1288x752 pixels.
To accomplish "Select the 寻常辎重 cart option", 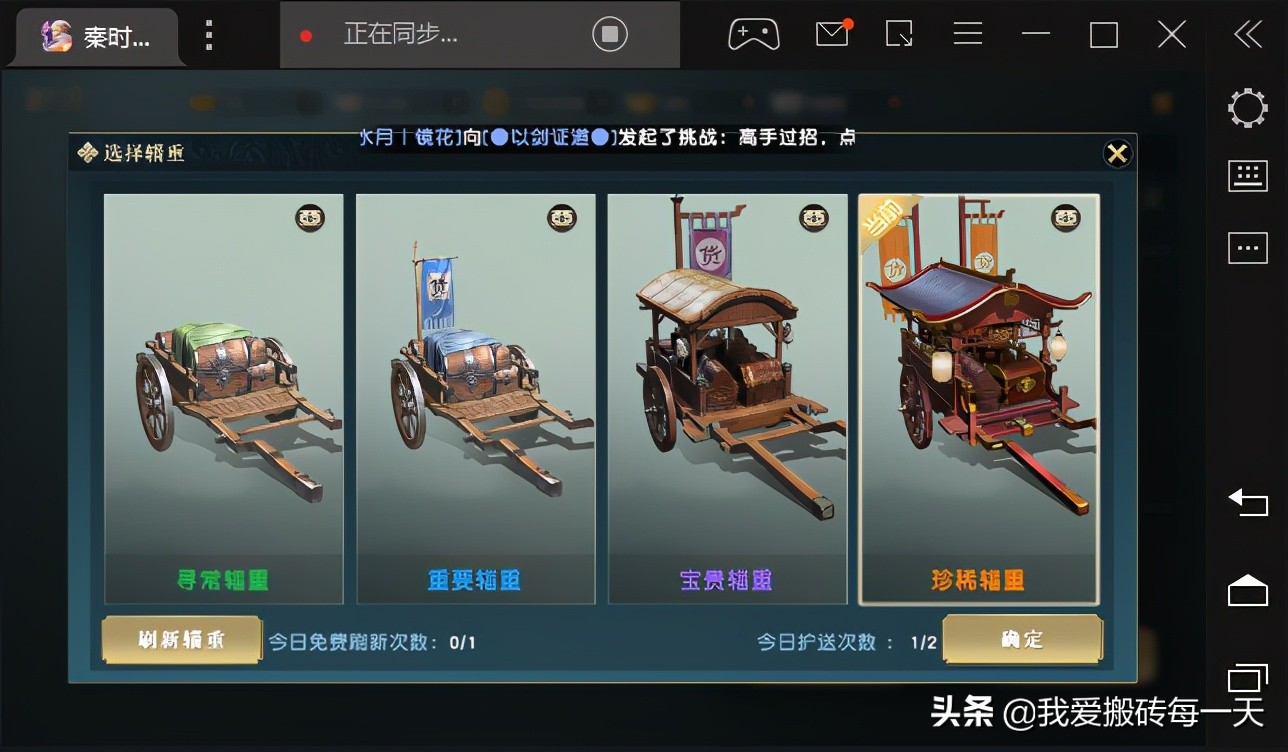I will pyautogui.click(x=223, y=396).
